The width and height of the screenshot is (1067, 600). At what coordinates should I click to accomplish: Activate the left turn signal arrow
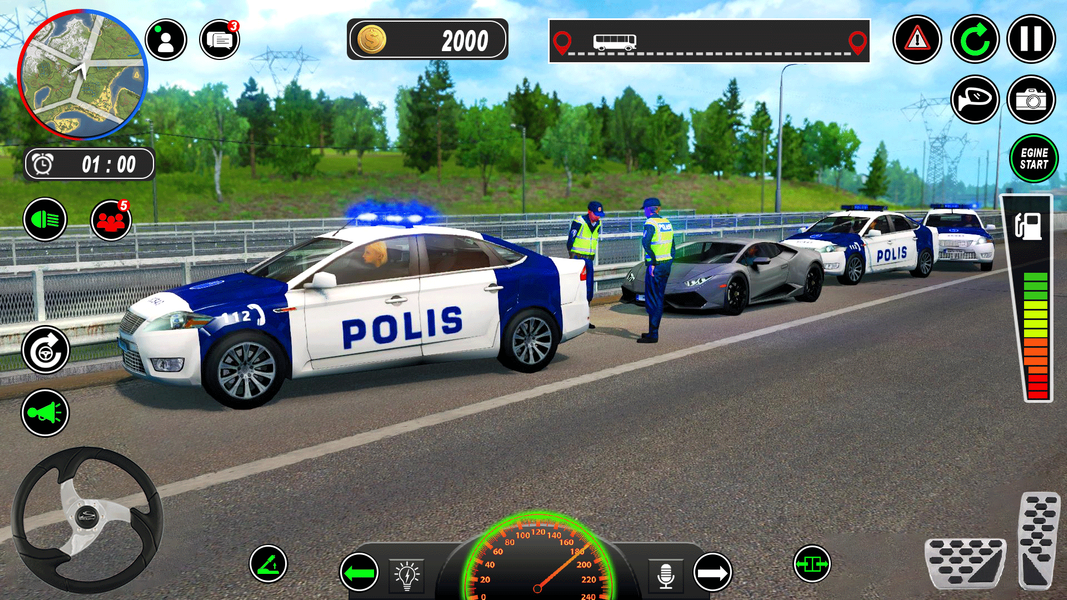tap(360, 573)
